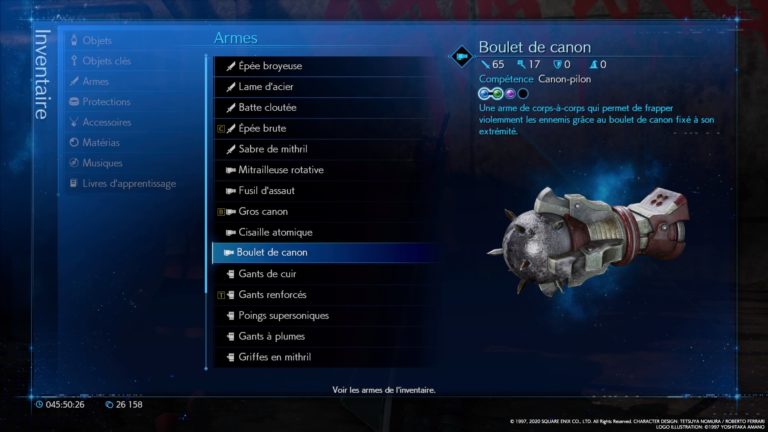Image resolution: width=768 pixels, height=432 pixels.
Task: Switch to Objets clés category
Action: (106, 61)
